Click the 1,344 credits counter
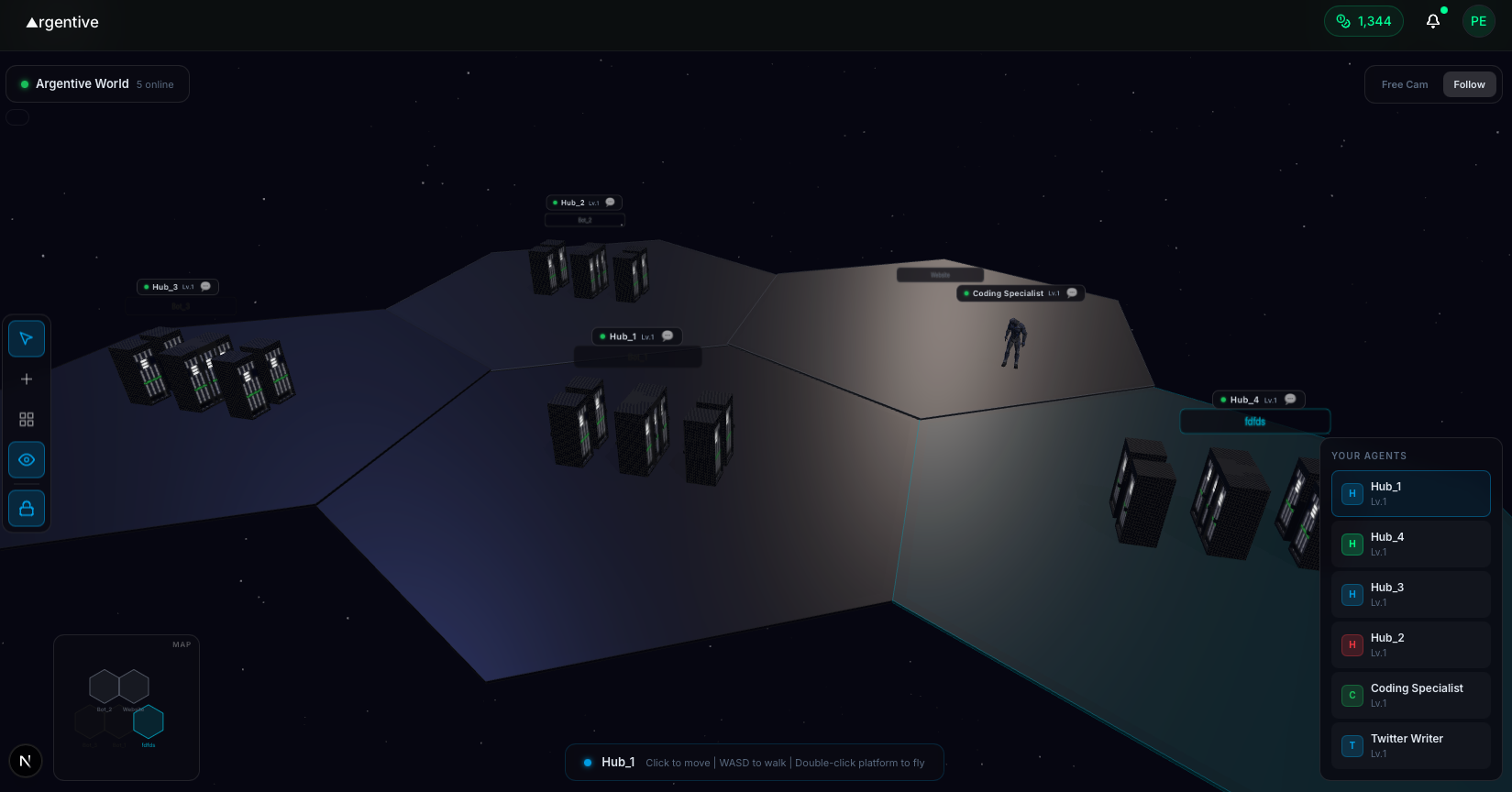Viewport: 1512px width, 792px height. click(x=1363, y=20)
